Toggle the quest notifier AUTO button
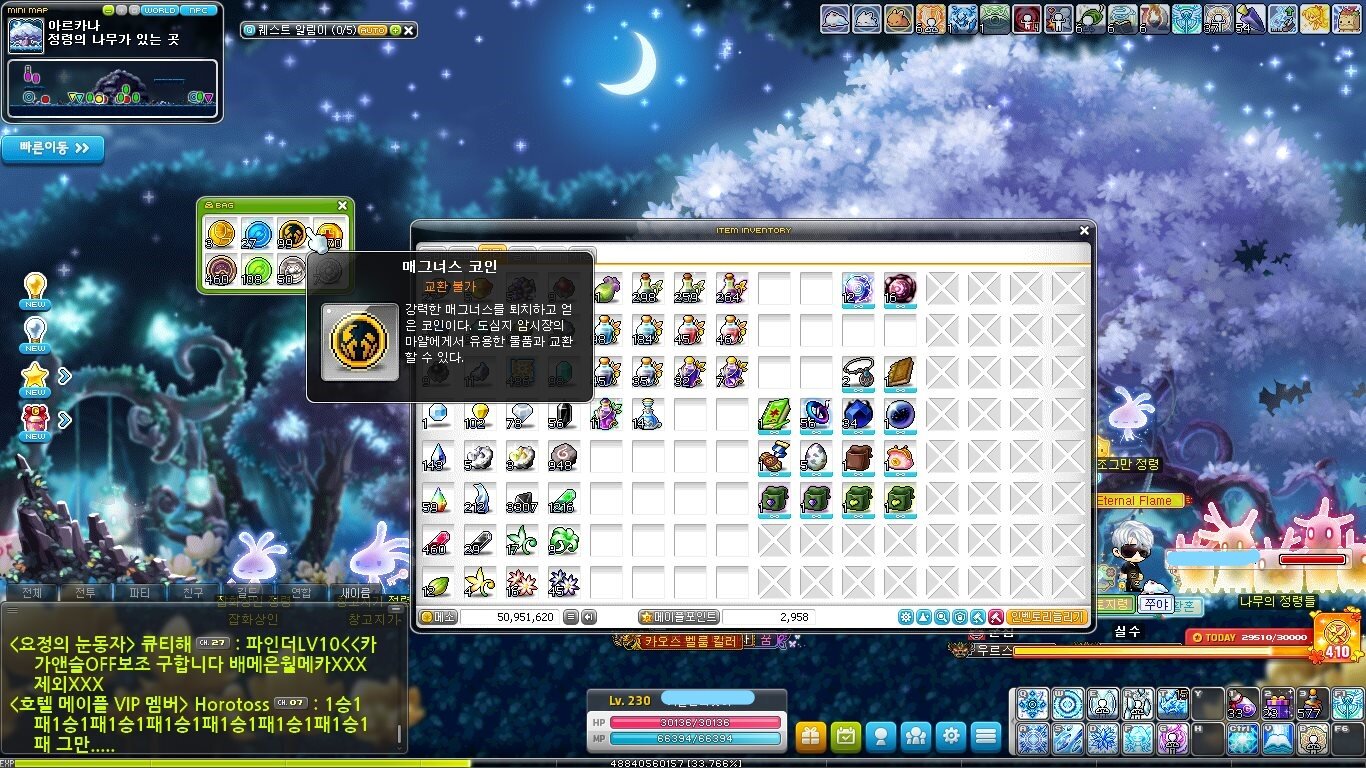The image size is (1366, 768). [372, 31]
